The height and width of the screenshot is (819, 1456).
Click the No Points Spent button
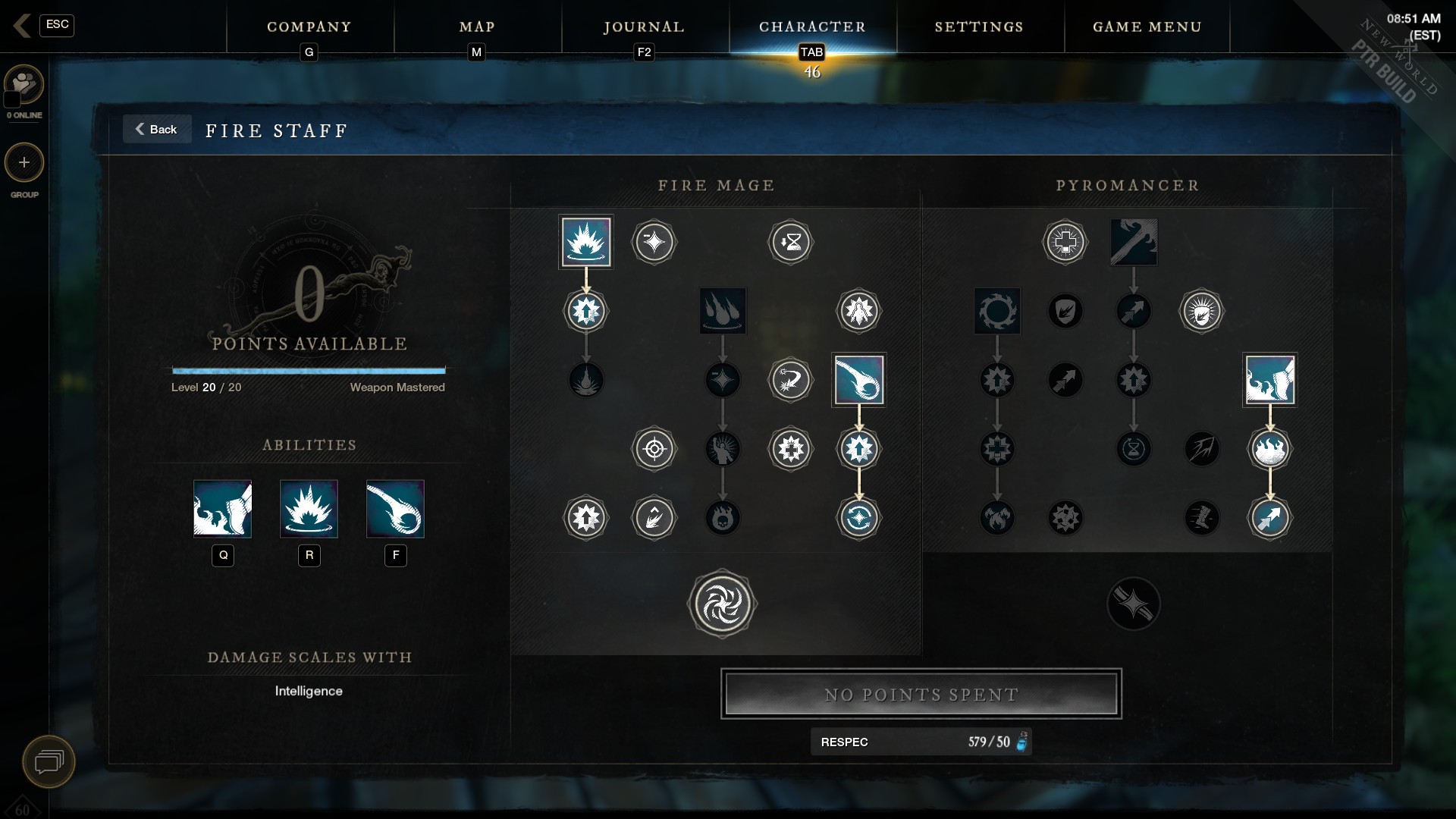pyautogui.click(x=921, y=694)
